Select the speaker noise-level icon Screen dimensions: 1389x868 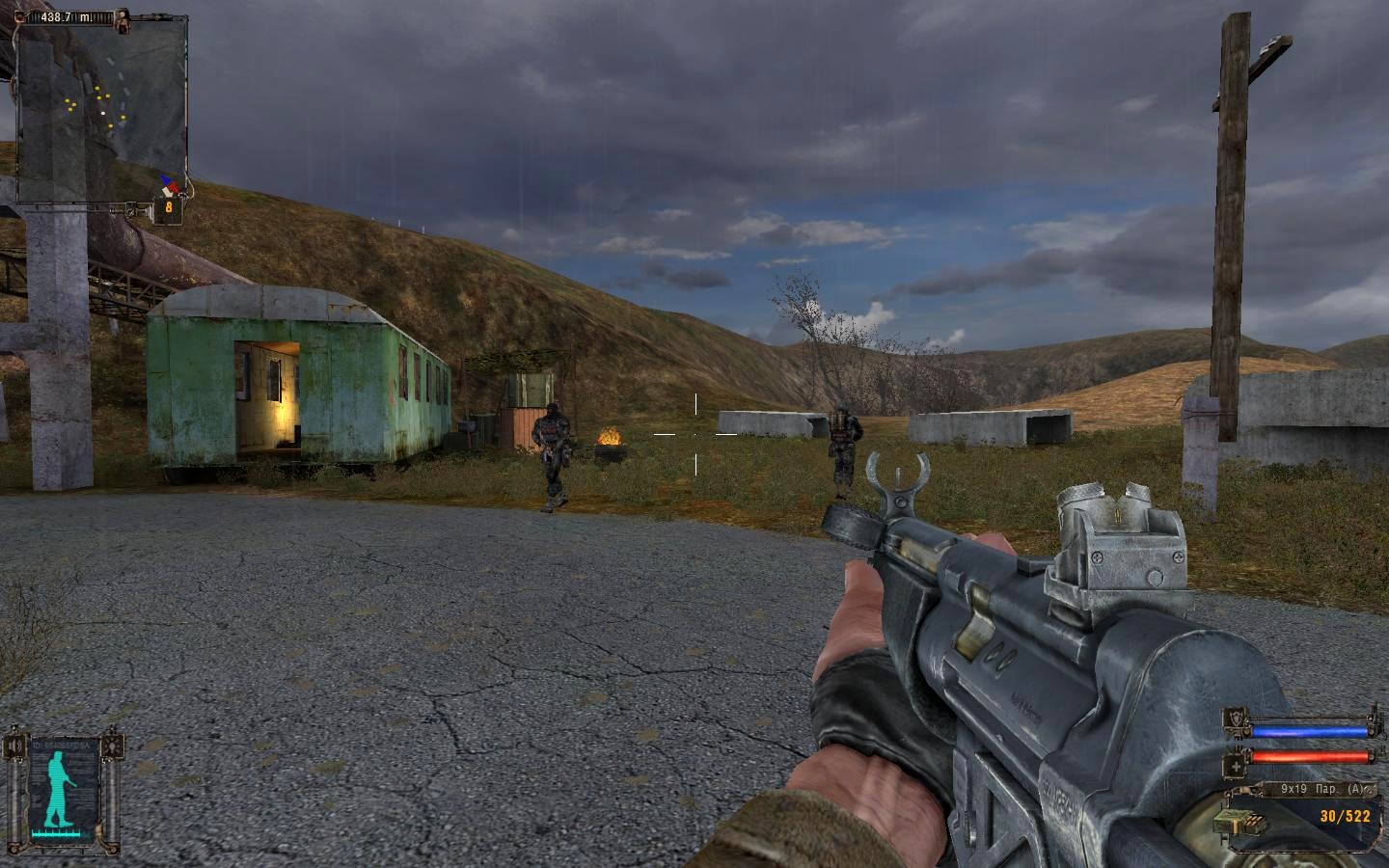pyautogui.click(x=16, y=746)
